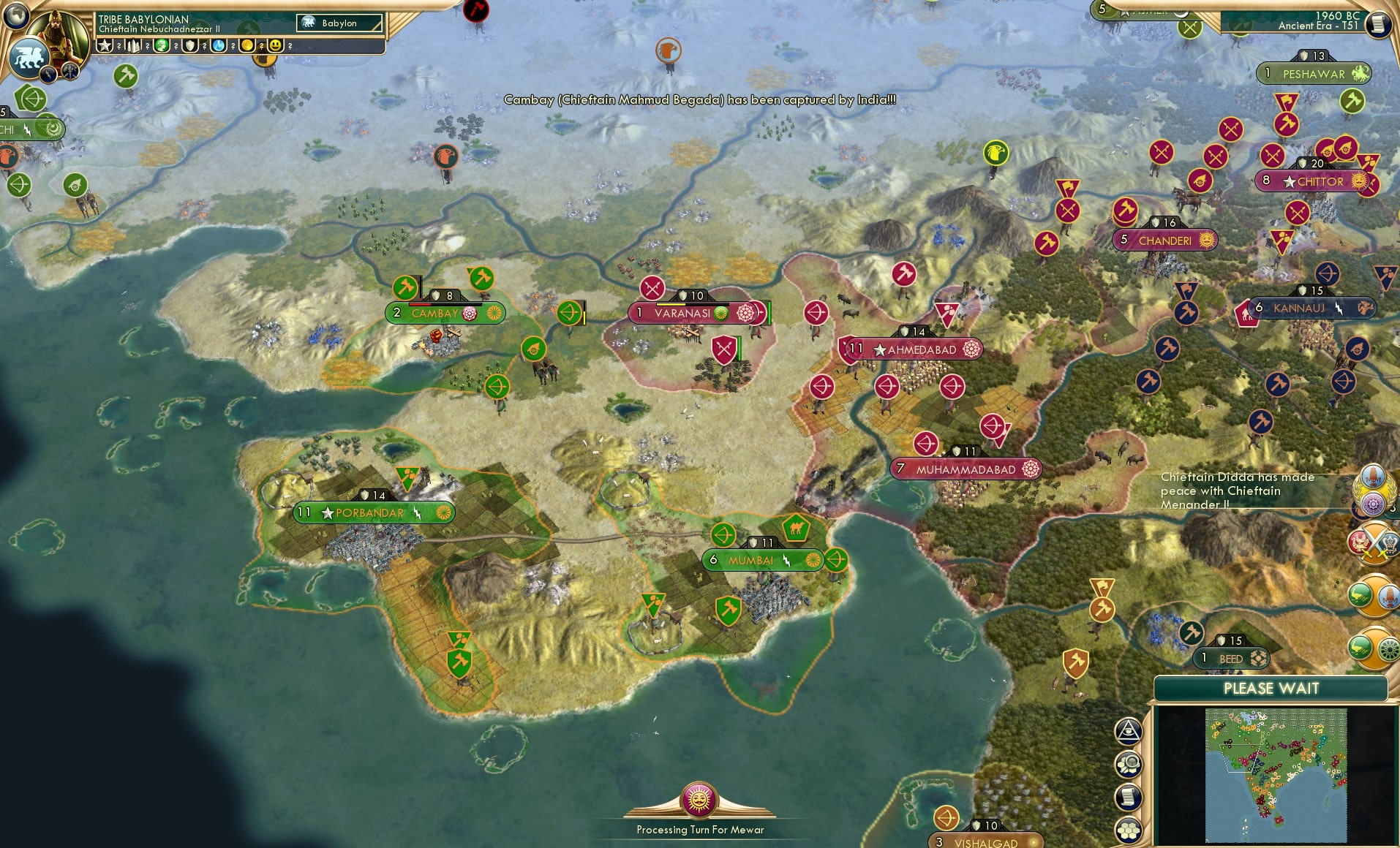Screen dimensions: 1400x848
Task: Open the notifications scroll icon near the minimap
Action: [1127, 796]
